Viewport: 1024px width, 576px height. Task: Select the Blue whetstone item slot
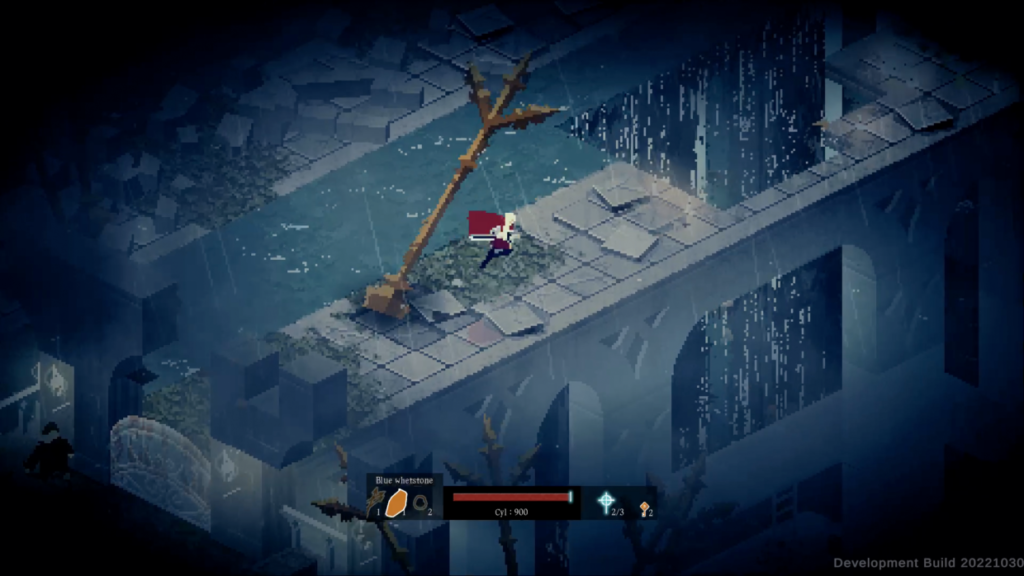pyautogui.click(x=398, y=502)
